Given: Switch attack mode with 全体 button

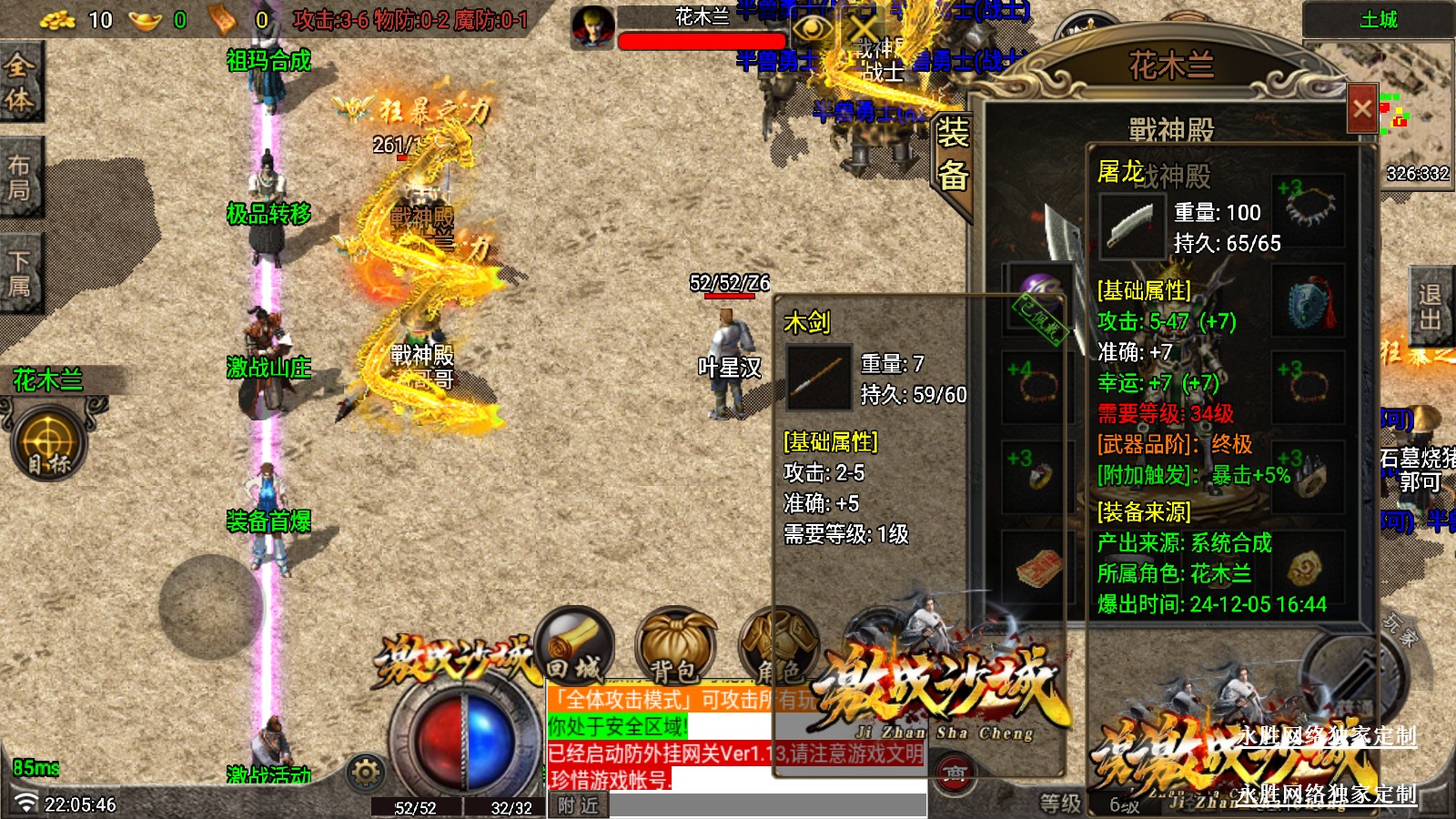Looking at the screenshot, I should tap(20, 82).
